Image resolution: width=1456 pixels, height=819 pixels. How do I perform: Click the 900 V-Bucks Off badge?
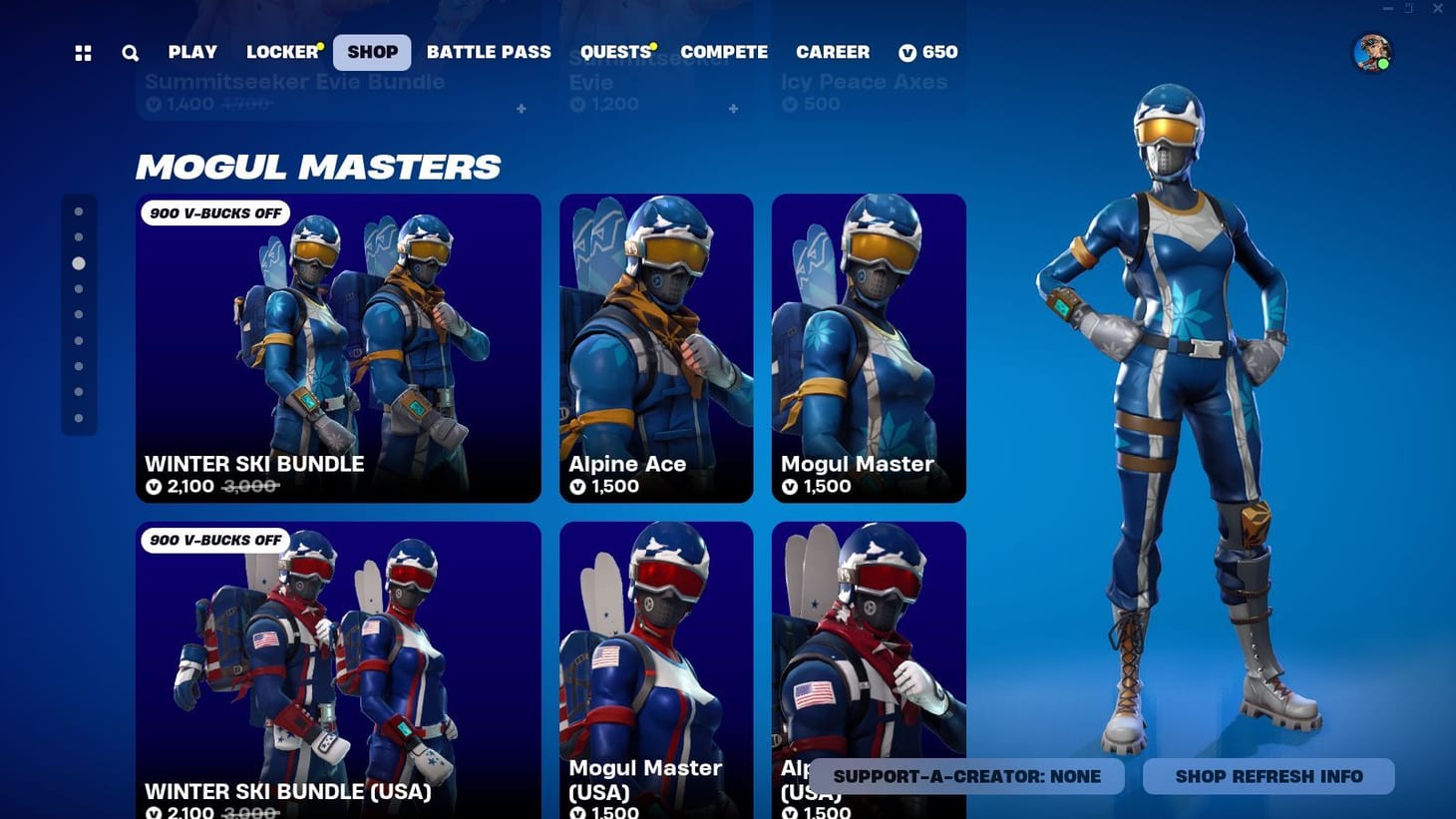pos(214,212)
